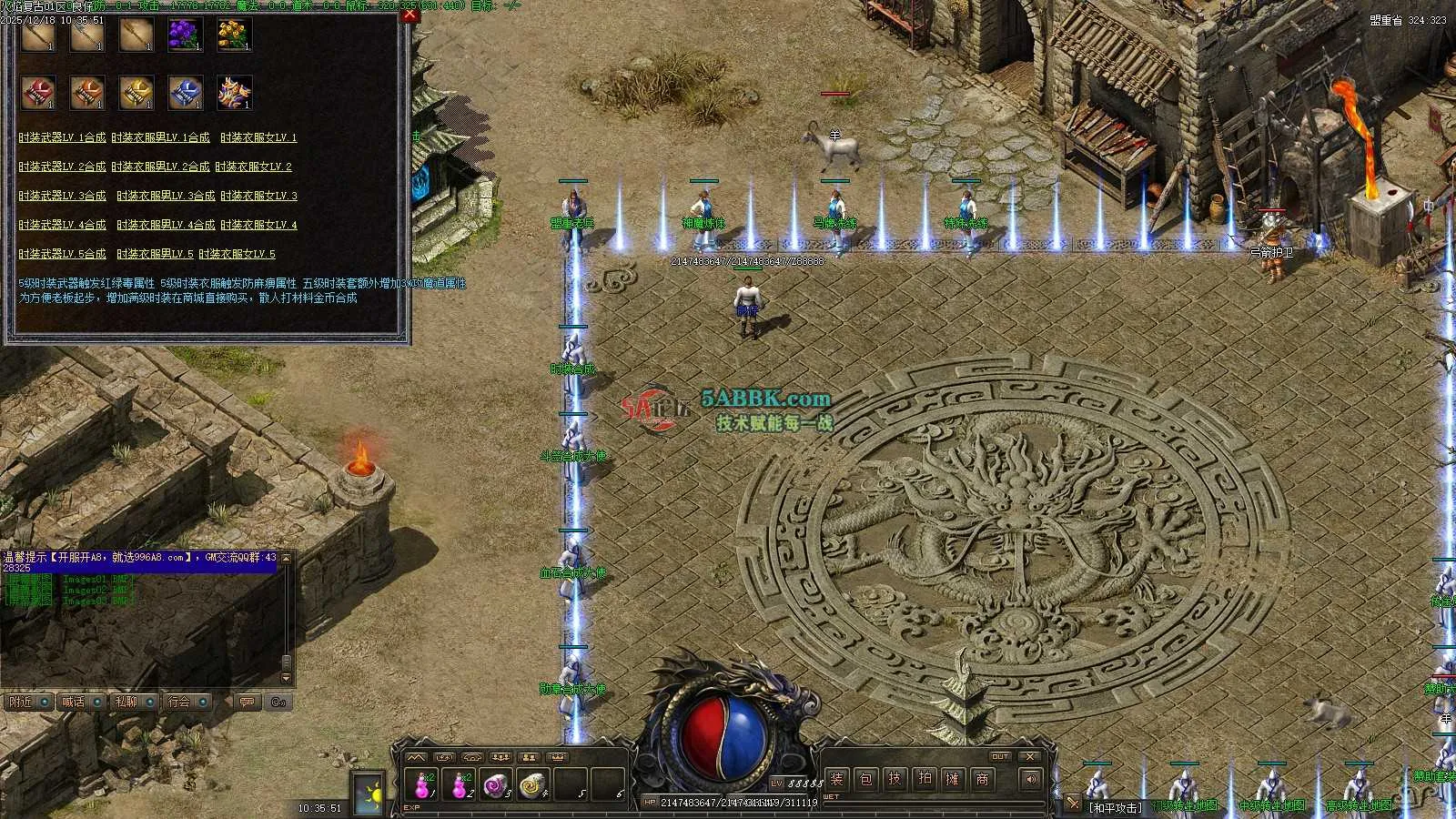Use the purple scroll in hotbar slot 3
Viewport: 1456px width, 819px height.
(x=495, y=784)
